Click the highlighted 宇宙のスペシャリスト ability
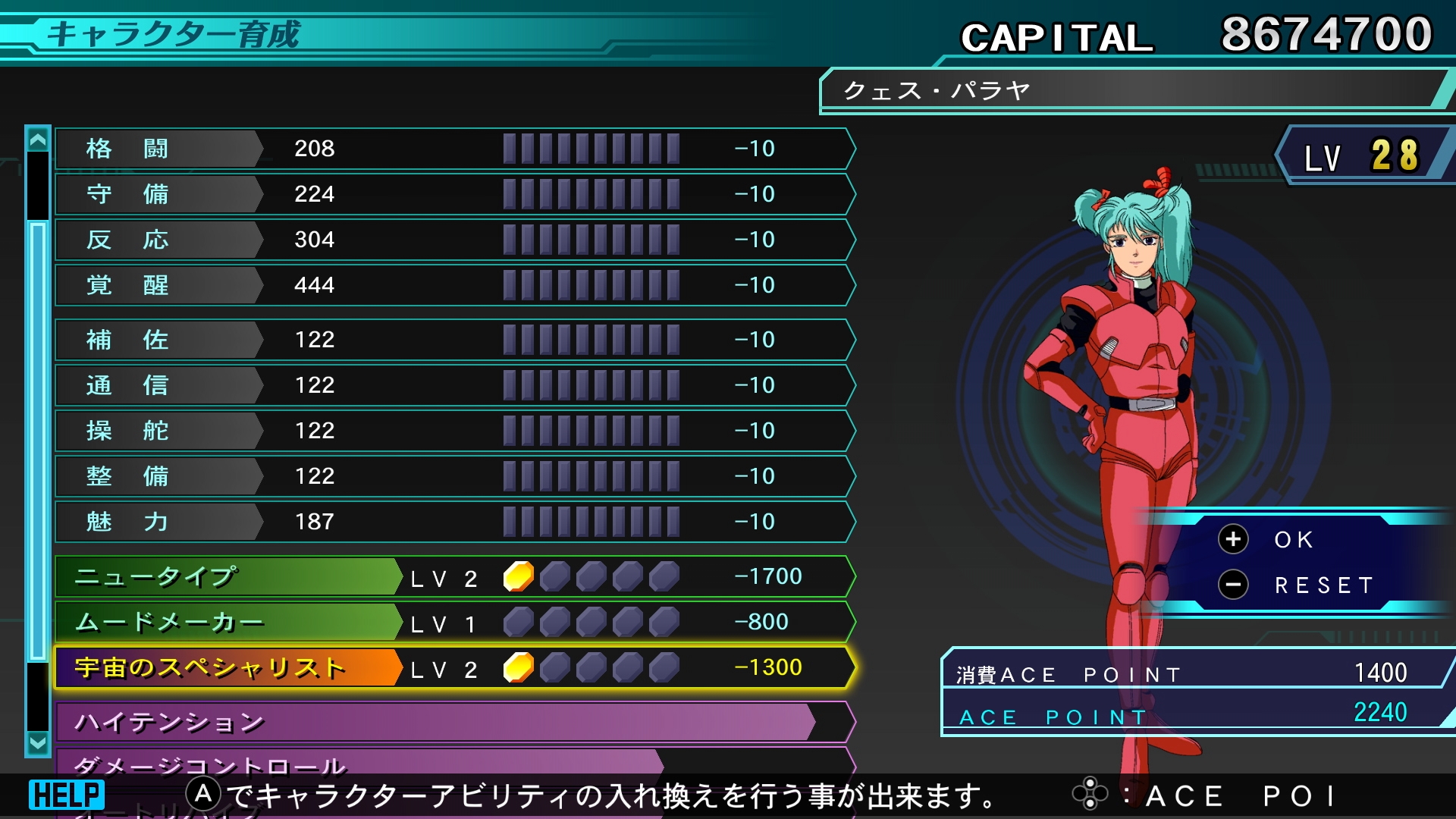The height and width of the screenshot is (819, 1456). click(x=455, y=667)
